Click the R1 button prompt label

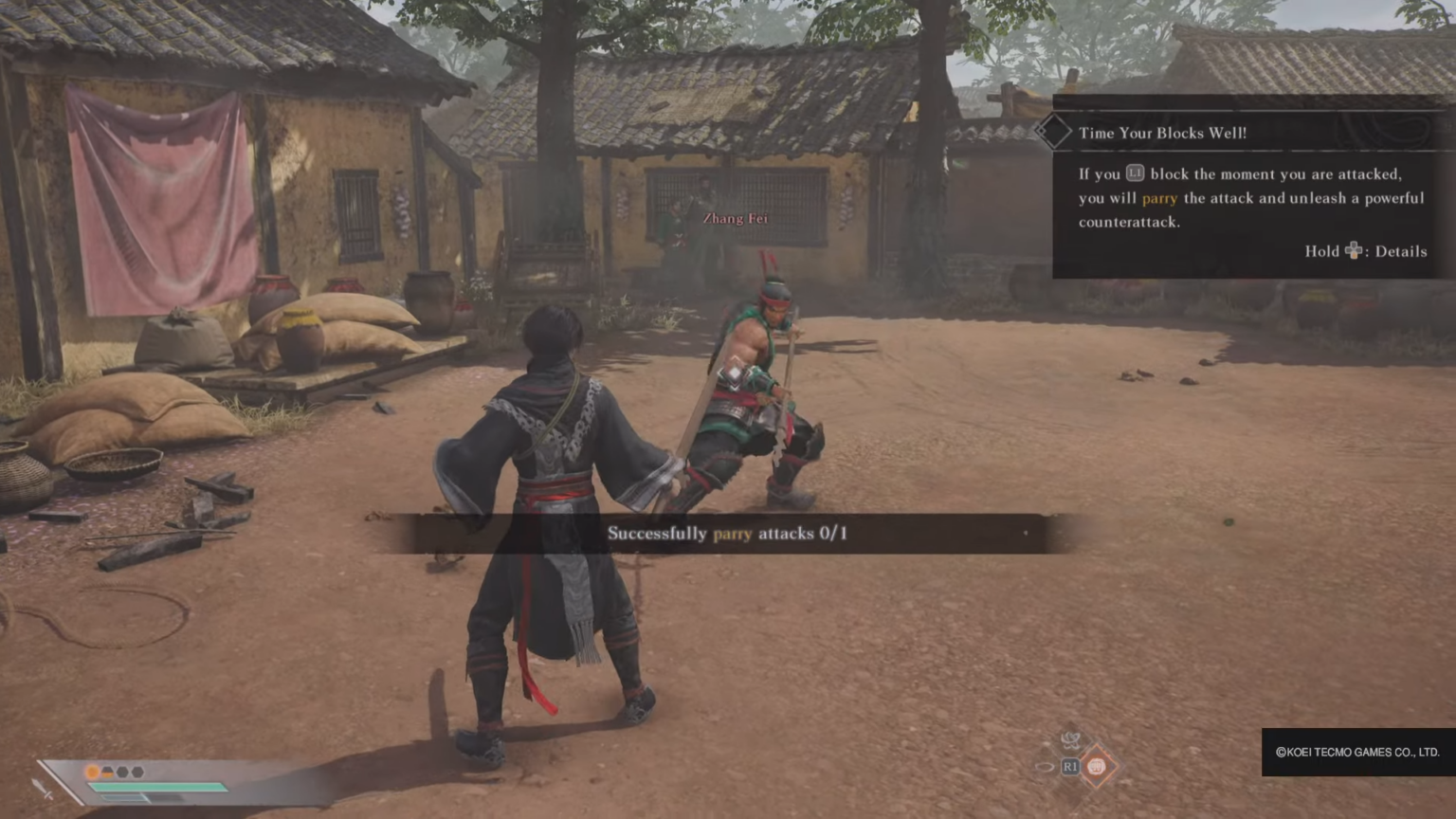[x=1071, y=767]
